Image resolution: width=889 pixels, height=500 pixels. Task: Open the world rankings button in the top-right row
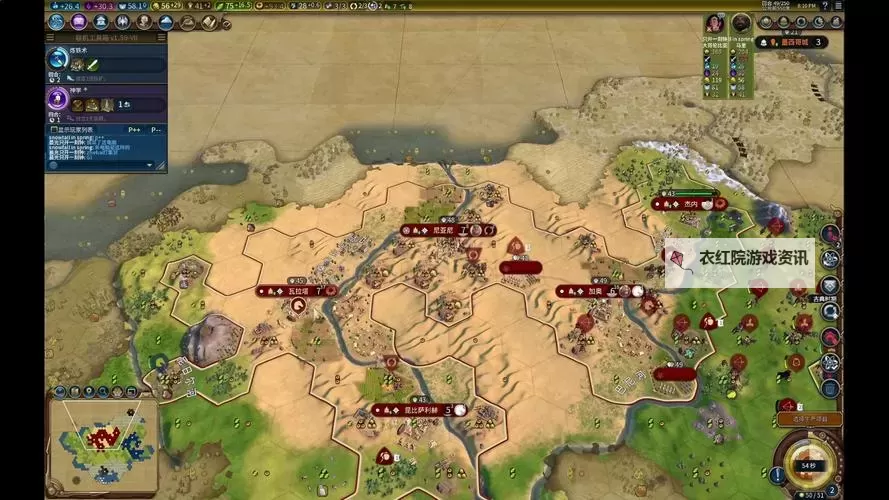765,22
